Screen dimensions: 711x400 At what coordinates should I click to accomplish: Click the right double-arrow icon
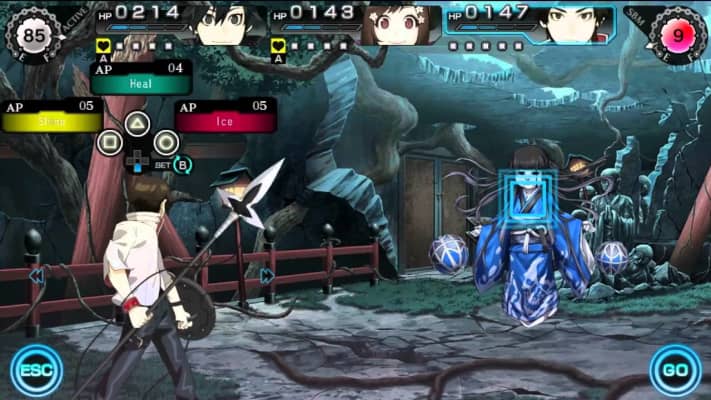267,276
